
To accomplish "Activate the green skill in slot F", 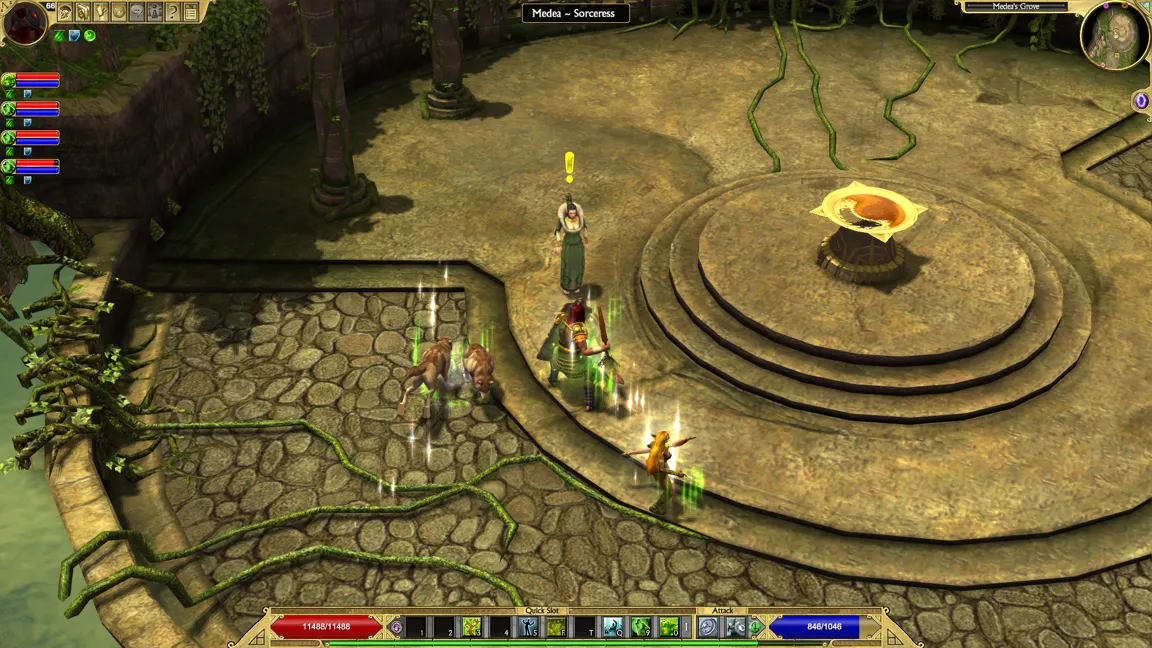I will [x=556, y=627].
